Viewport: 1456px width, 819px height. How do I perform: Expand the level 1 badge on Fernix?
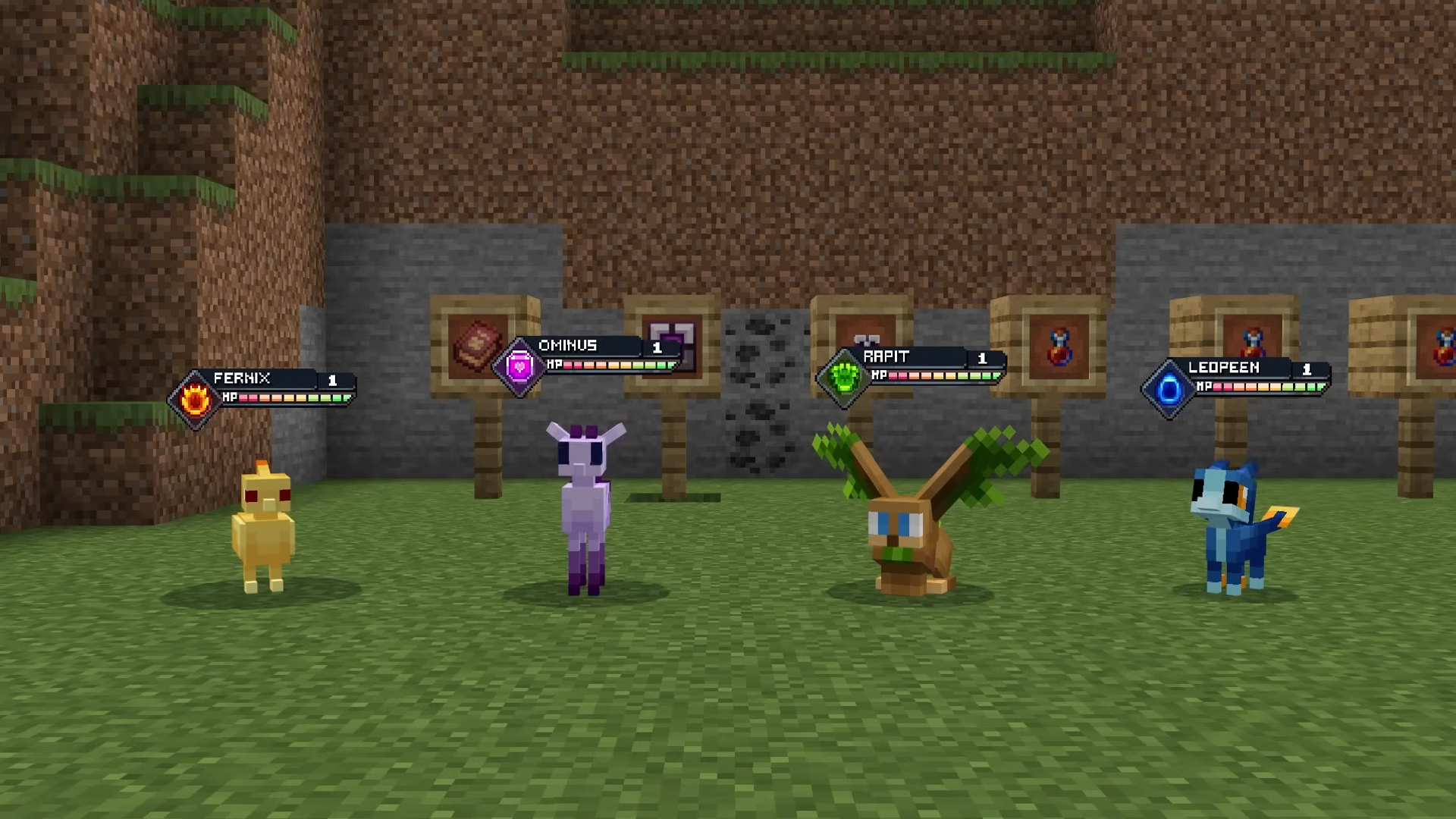(x=334, y=379)
